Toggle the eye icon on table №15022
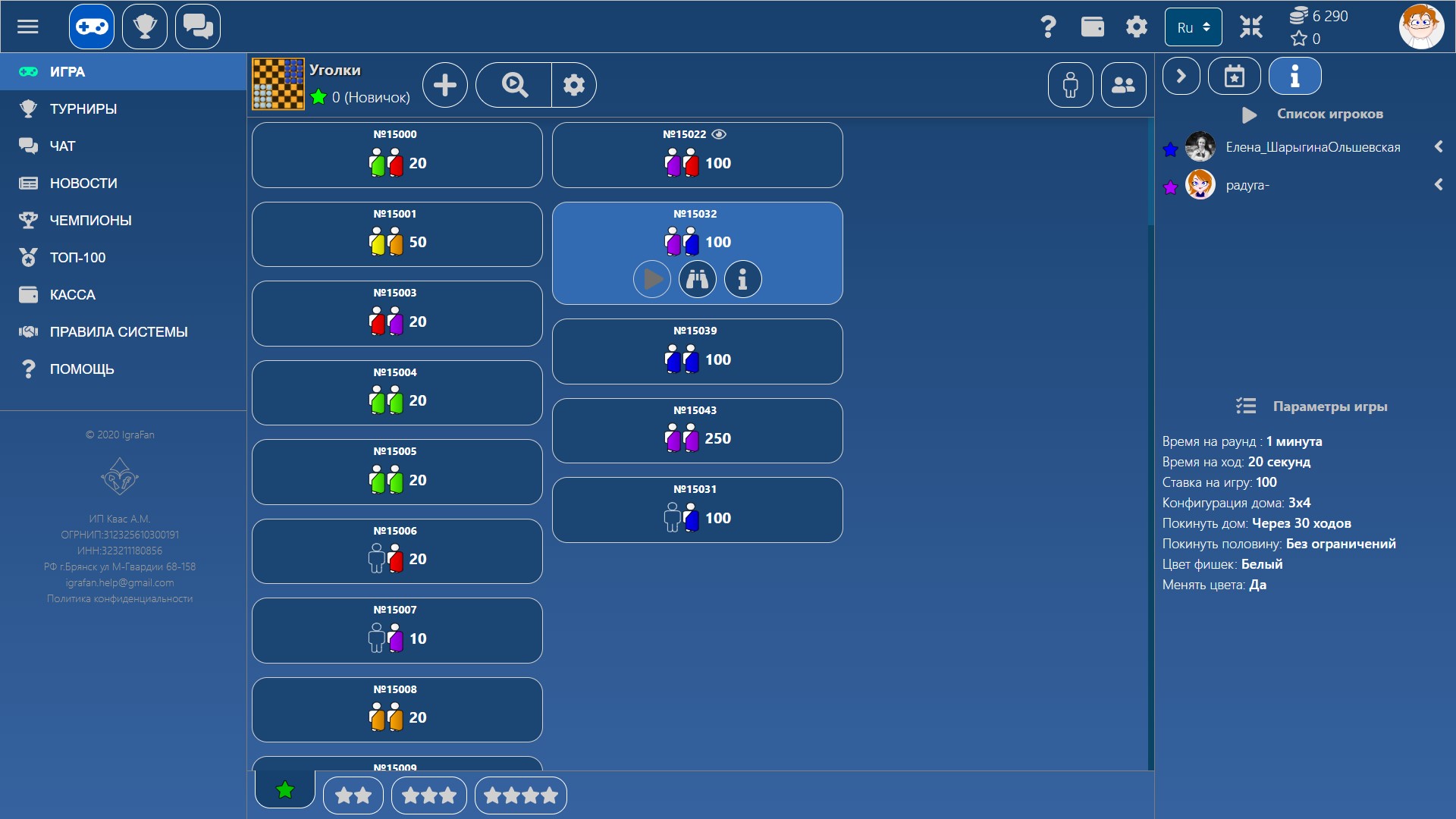The width and height of the screenshot is (1456, 819). (x=719, y=133)
